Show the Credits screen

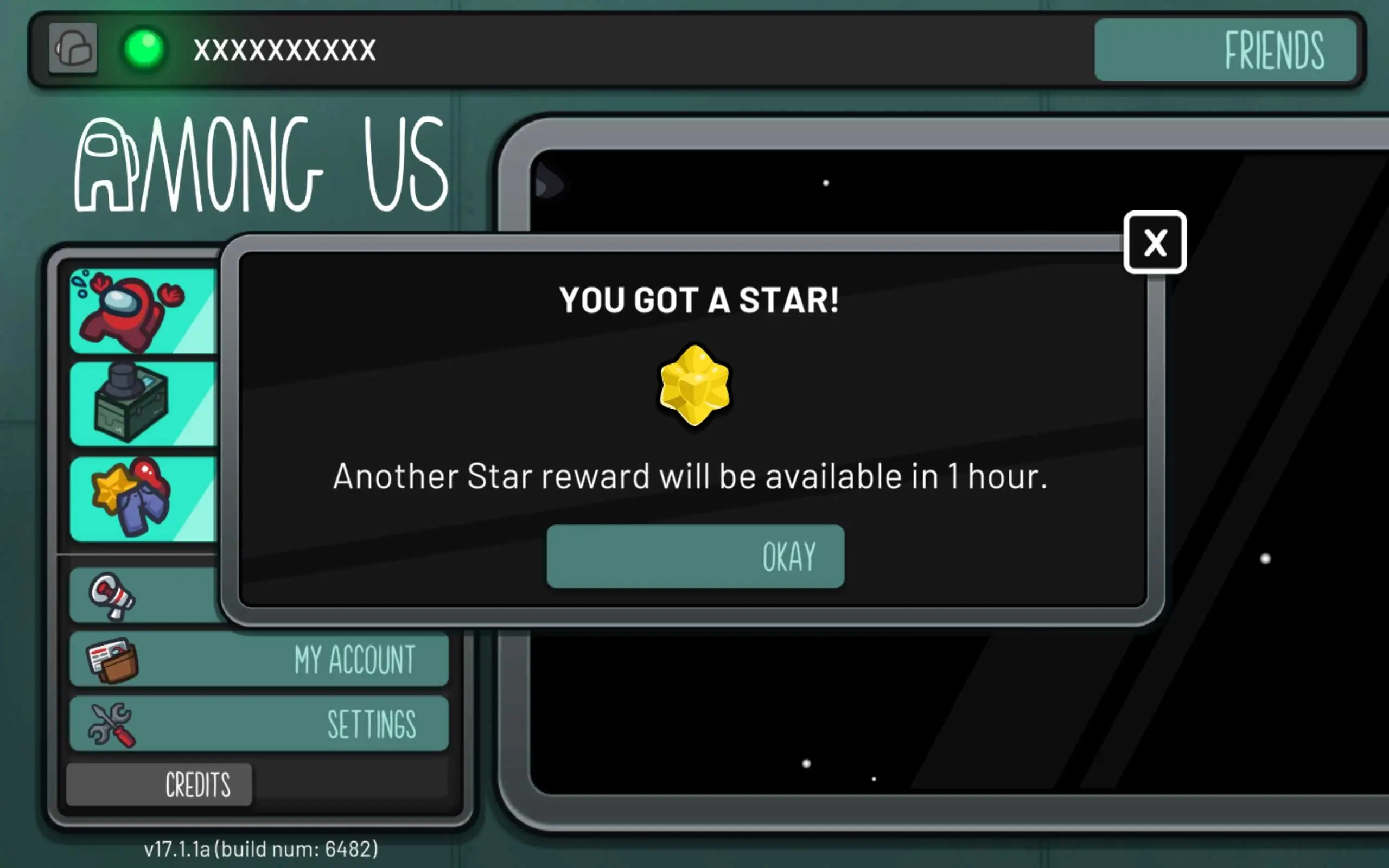159,784
